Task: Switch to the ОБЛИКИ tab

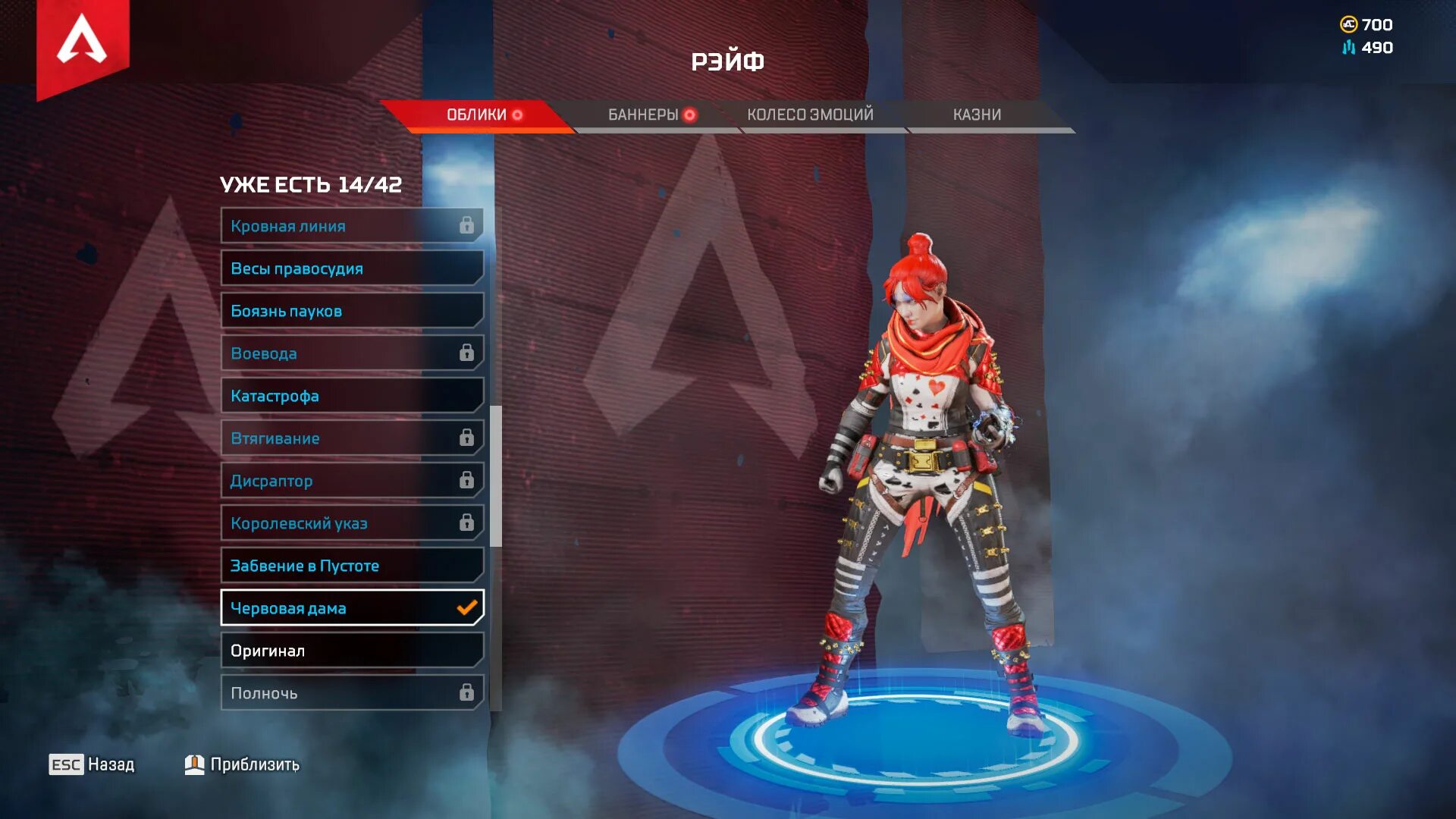Action: click(476, 115)
